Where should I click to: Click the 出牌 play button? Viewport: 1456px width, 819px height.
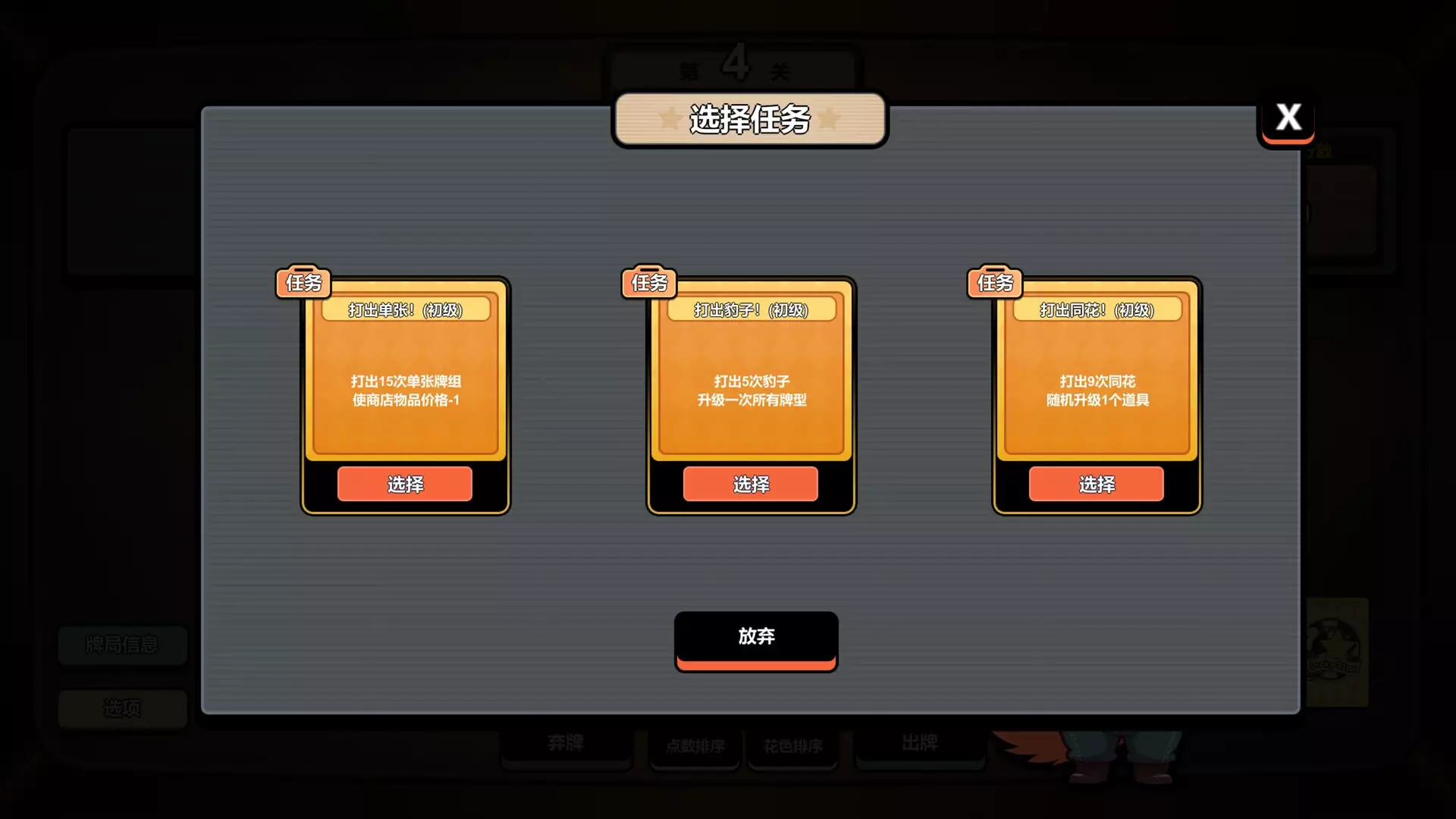point(920,744)
